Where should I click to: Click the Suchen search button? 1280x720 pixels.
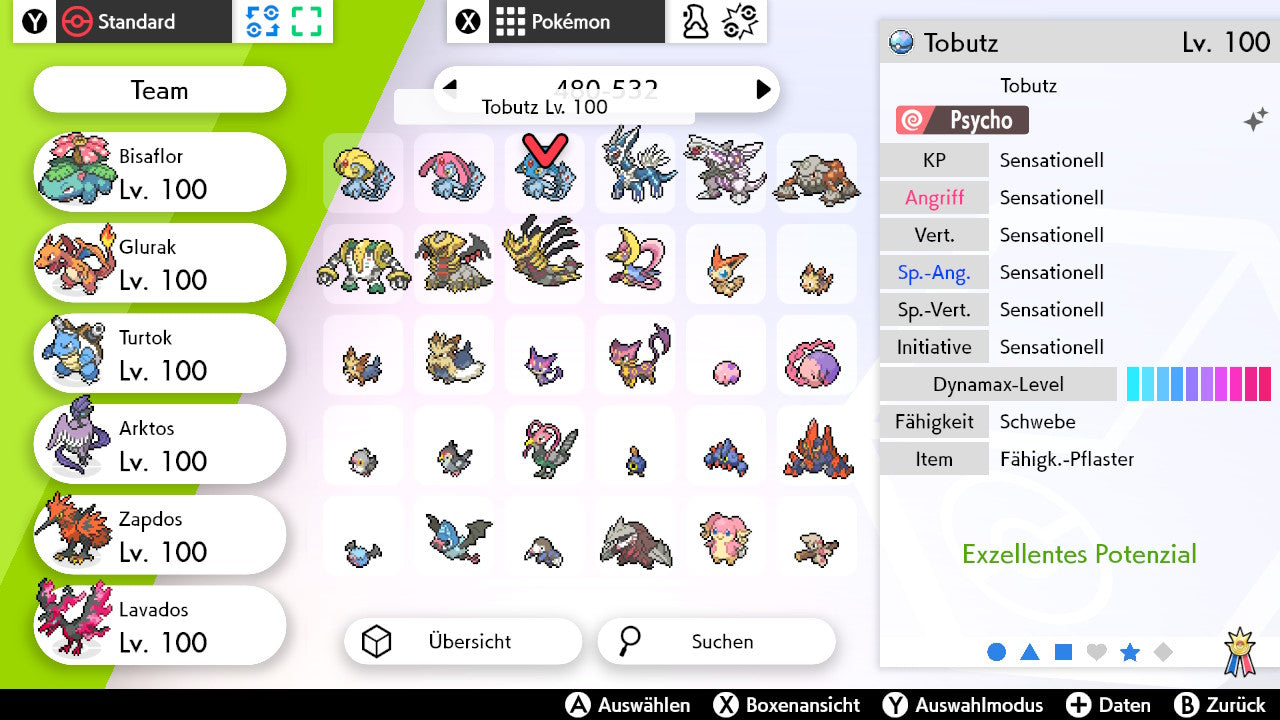(716, 641)
